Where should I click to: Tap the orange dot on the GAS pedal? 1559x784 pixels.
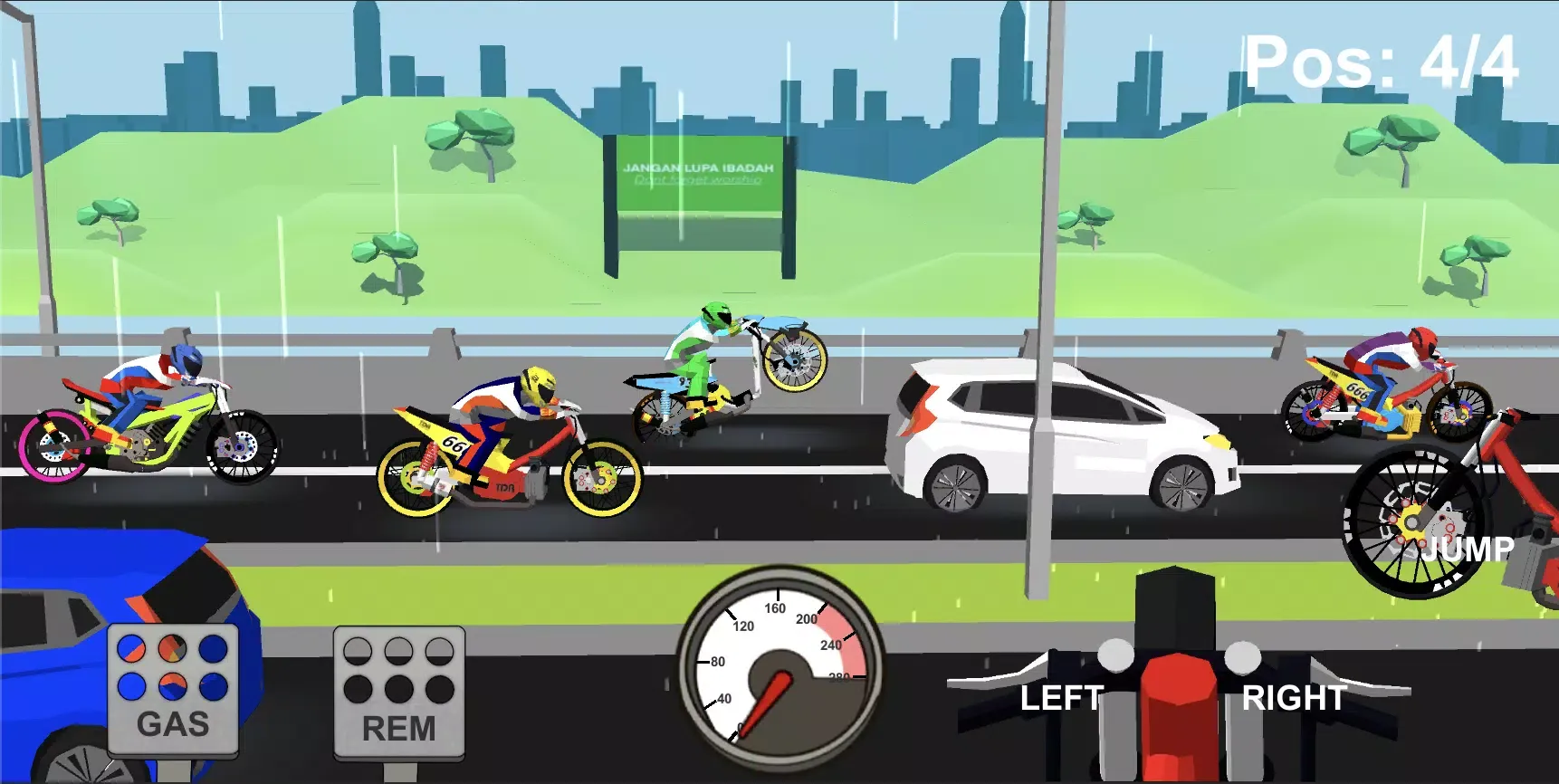(x=173, y=649)
